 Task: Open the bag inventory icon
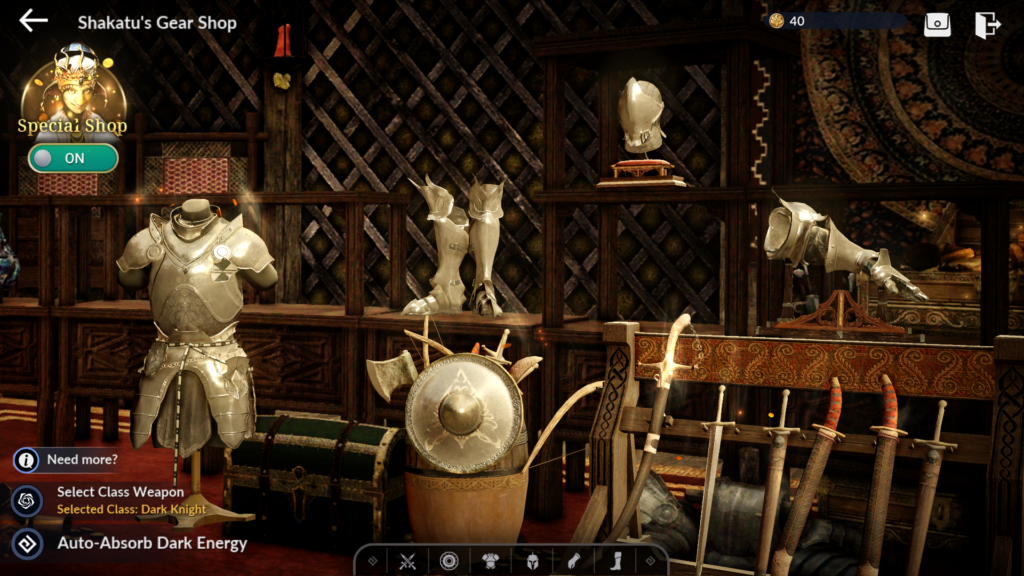pos(937,24)
